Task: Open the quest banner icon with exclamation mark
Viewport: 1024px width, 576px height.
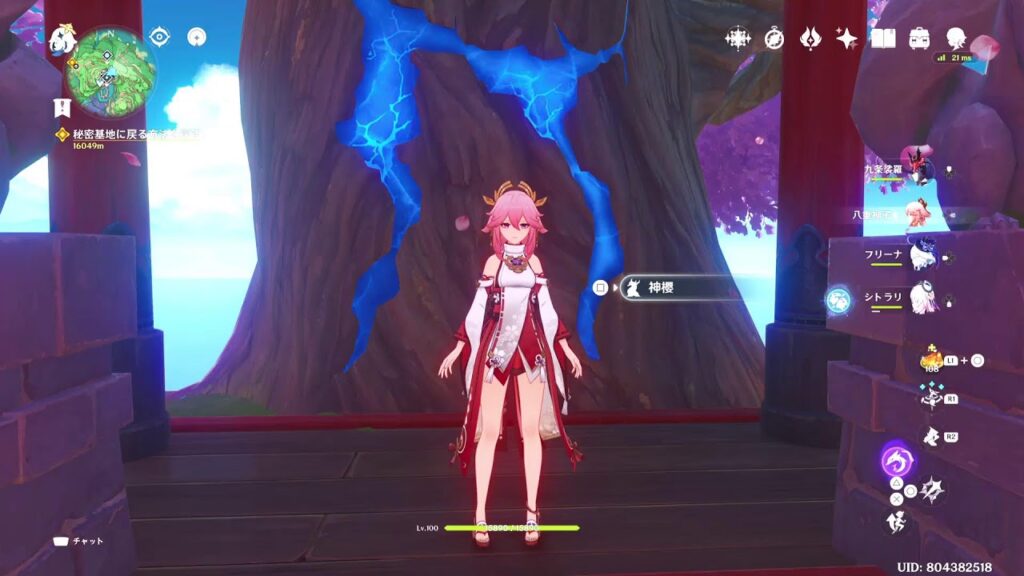Action: [x=61, y=107]
